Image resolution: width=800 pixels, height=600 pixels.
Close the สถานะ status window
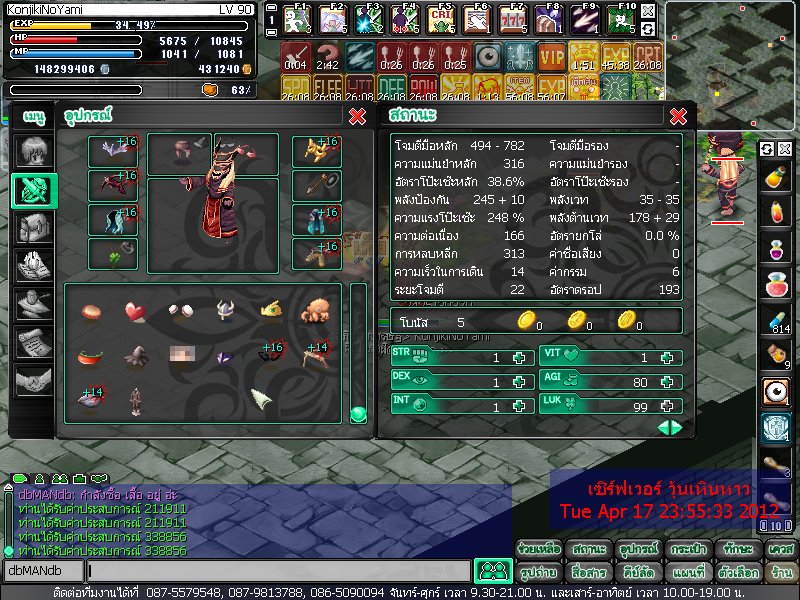[677, 116]
